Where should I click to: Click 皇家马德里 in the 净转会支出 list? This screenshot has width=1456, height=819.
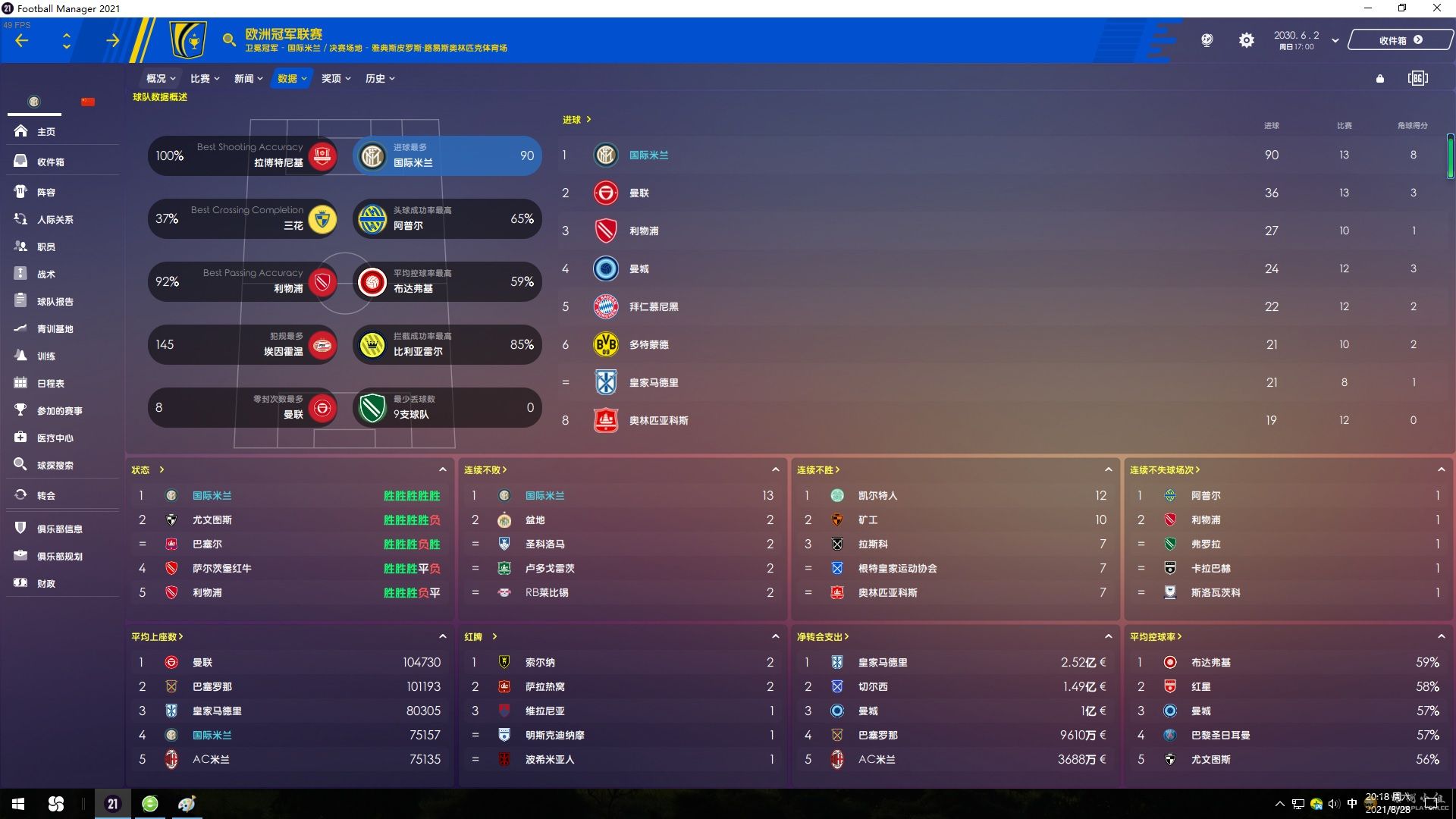click(883, 663)
